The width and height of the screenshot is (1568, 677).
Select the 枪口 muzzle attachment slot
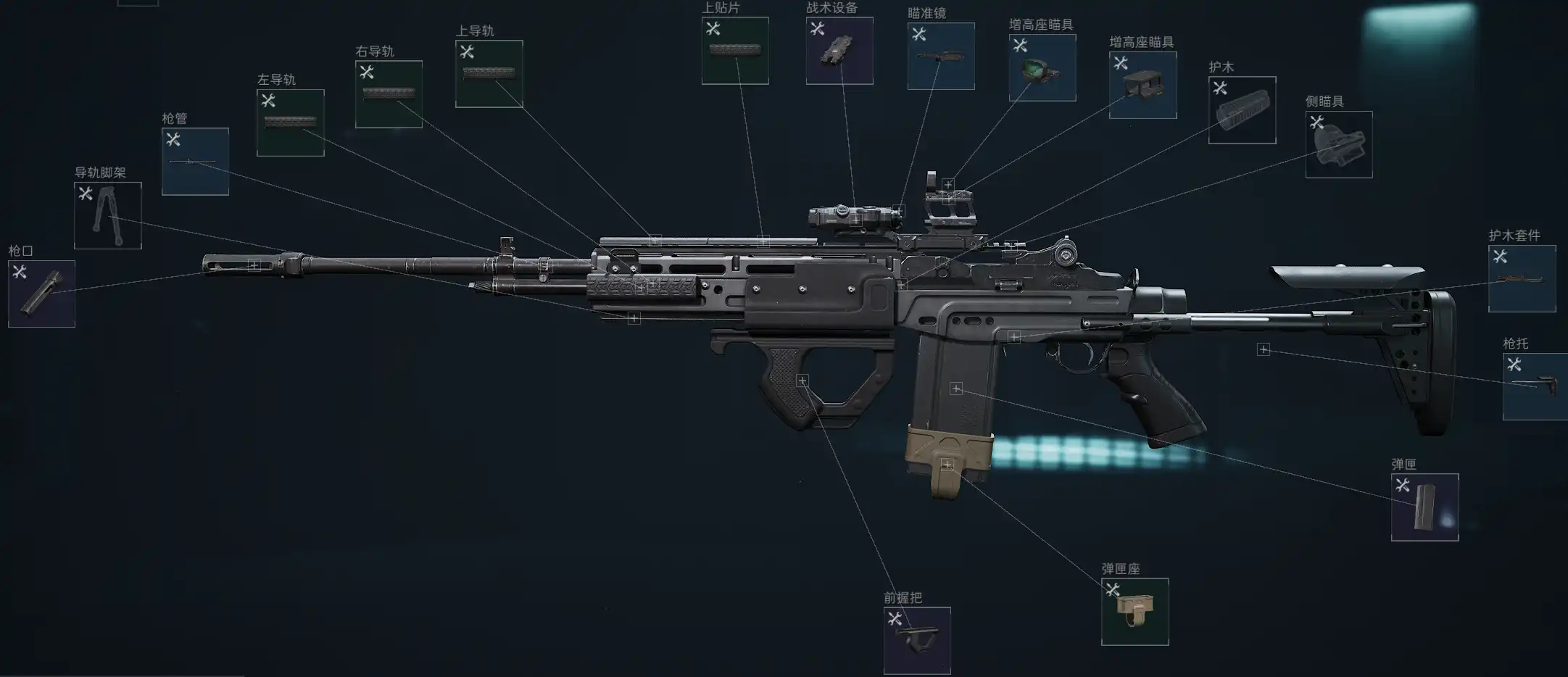click(41, 294)
